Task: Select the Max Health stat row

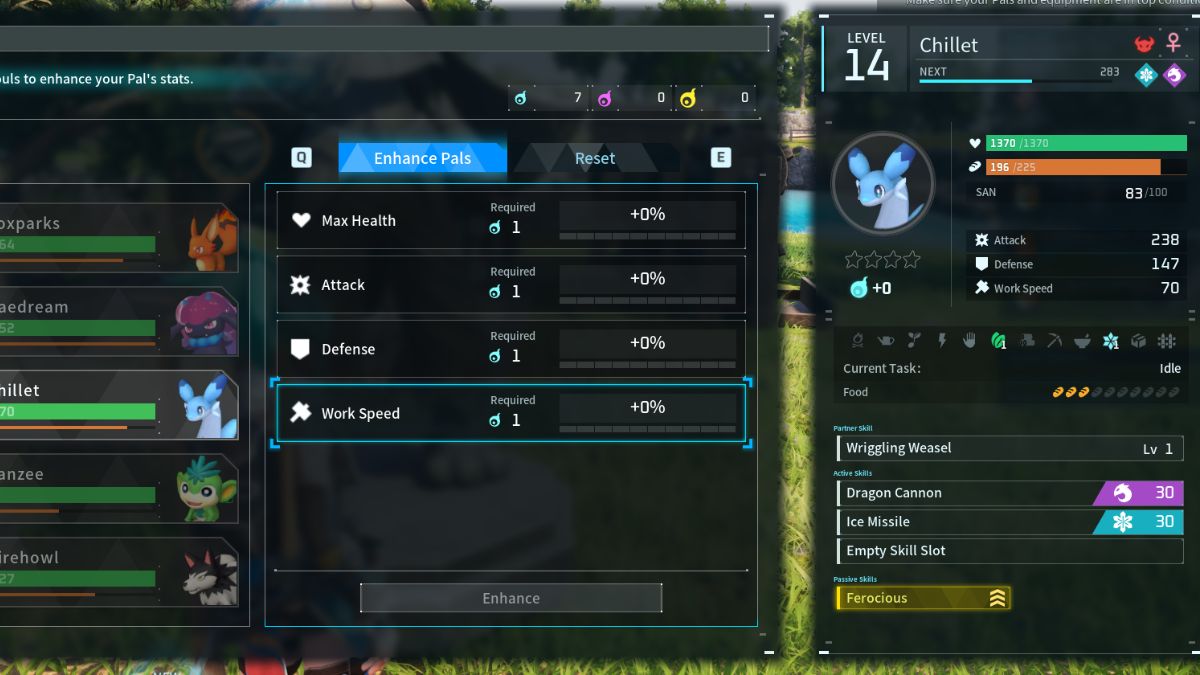Action: pyautogui.click(x=510, y=220)
